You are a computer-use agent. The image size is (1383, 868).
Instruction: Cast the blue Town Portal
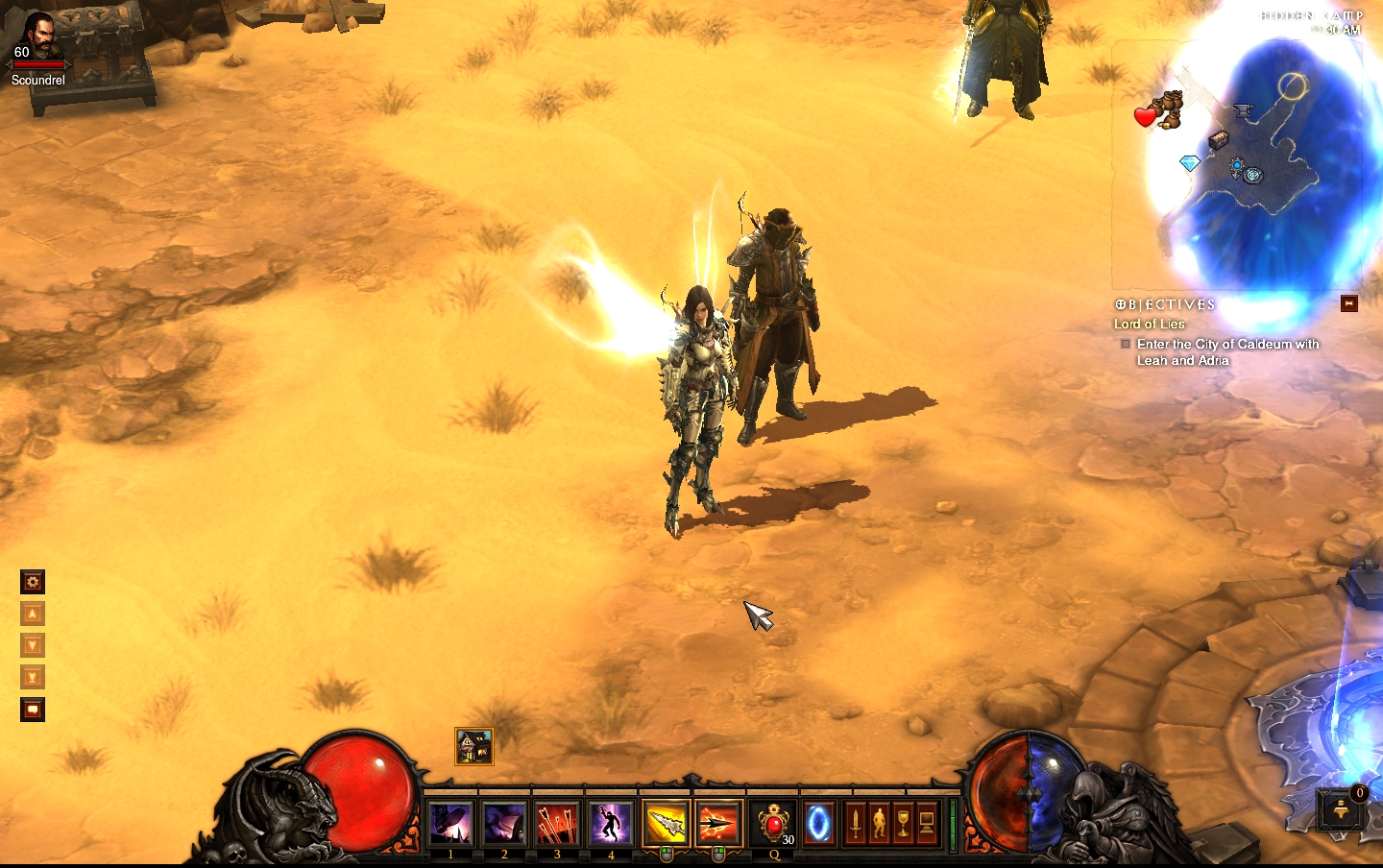point(818,824)
